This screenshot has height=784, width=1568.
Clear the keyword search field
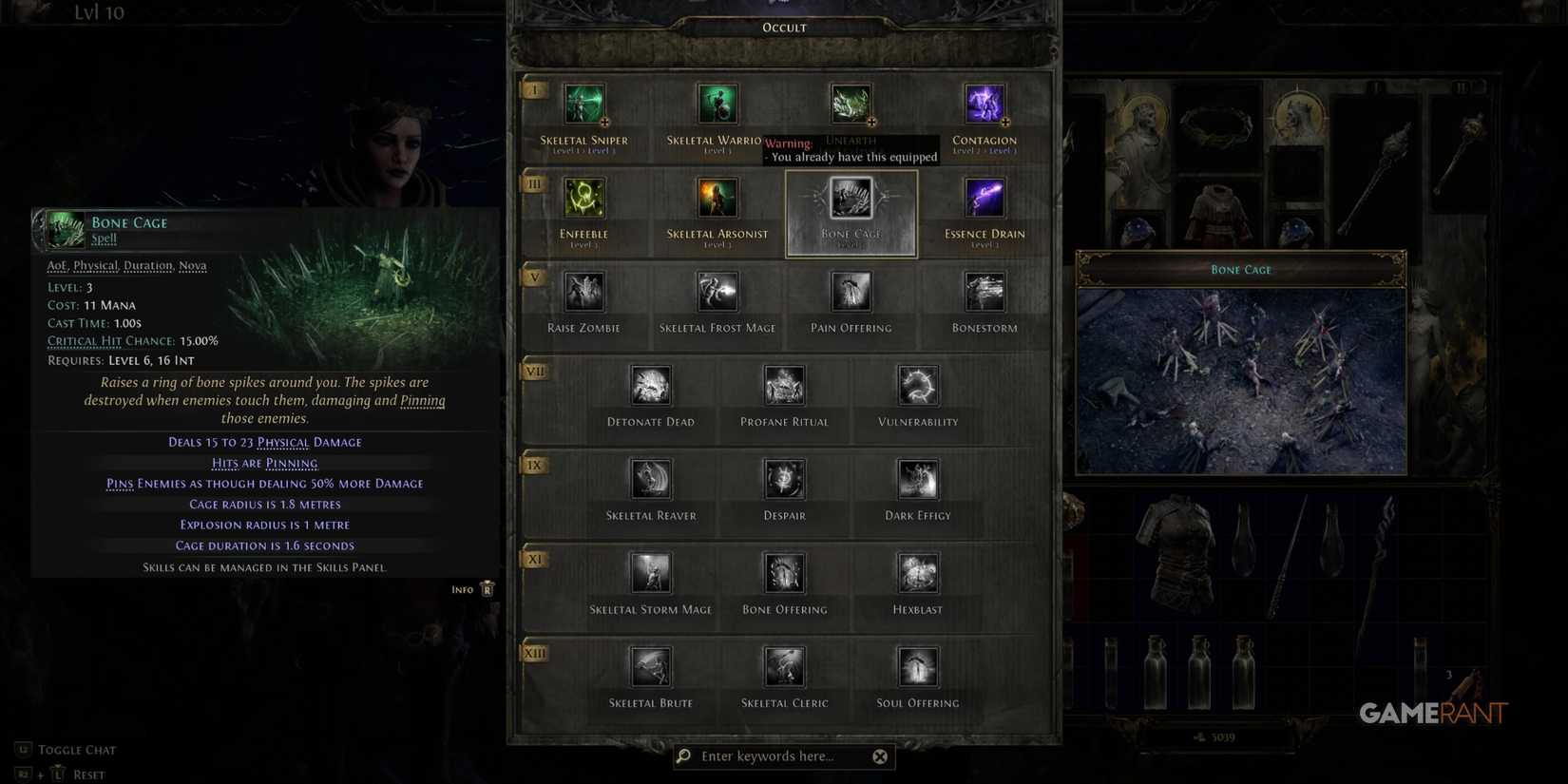tap(880, 755)
